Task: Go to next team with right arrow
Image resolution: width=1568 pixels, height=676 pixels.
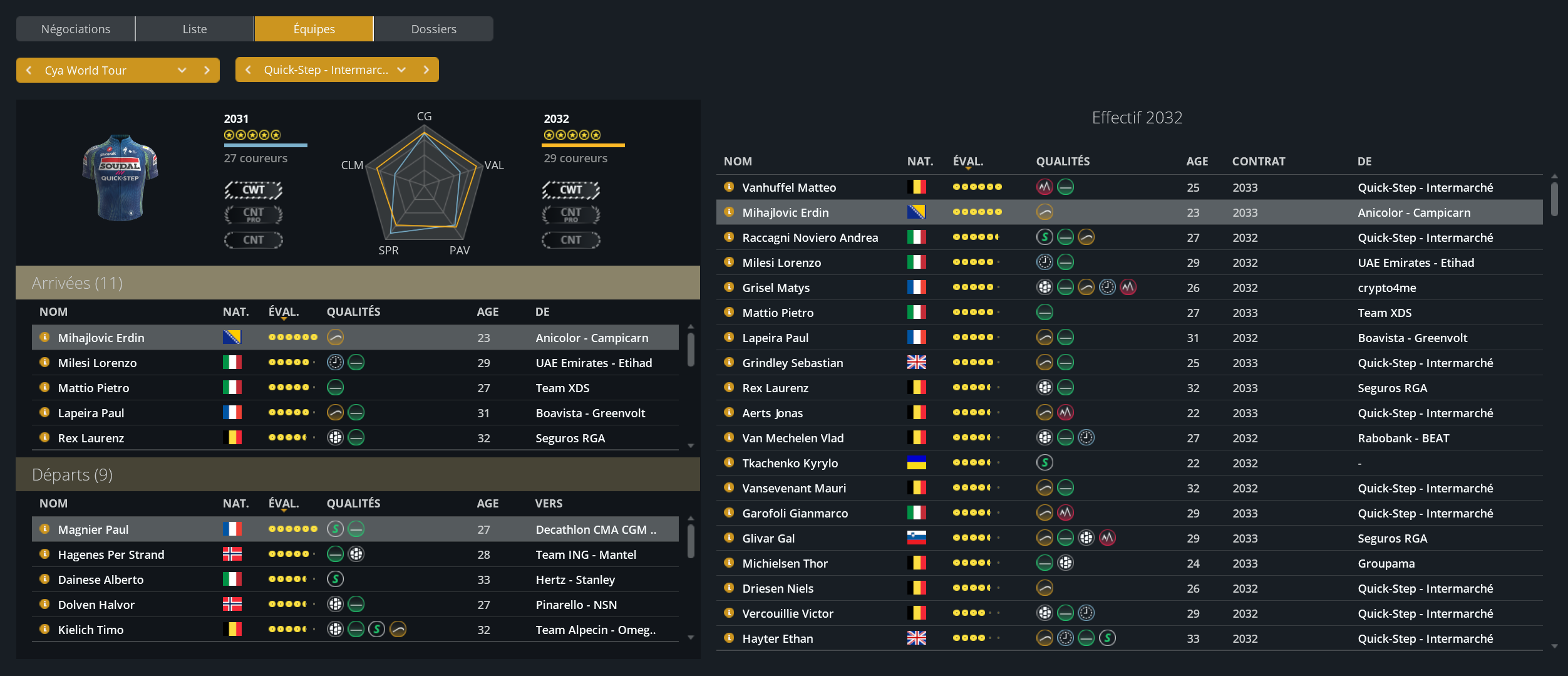Action: [x=426, y=70]
